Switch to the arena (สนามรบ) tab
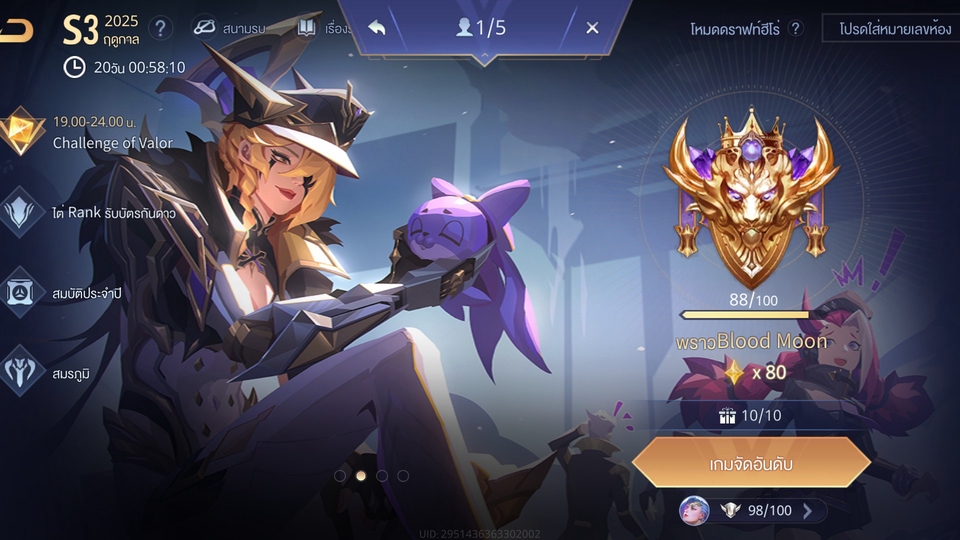Screen dimensions: 960x540 (229, 28)
